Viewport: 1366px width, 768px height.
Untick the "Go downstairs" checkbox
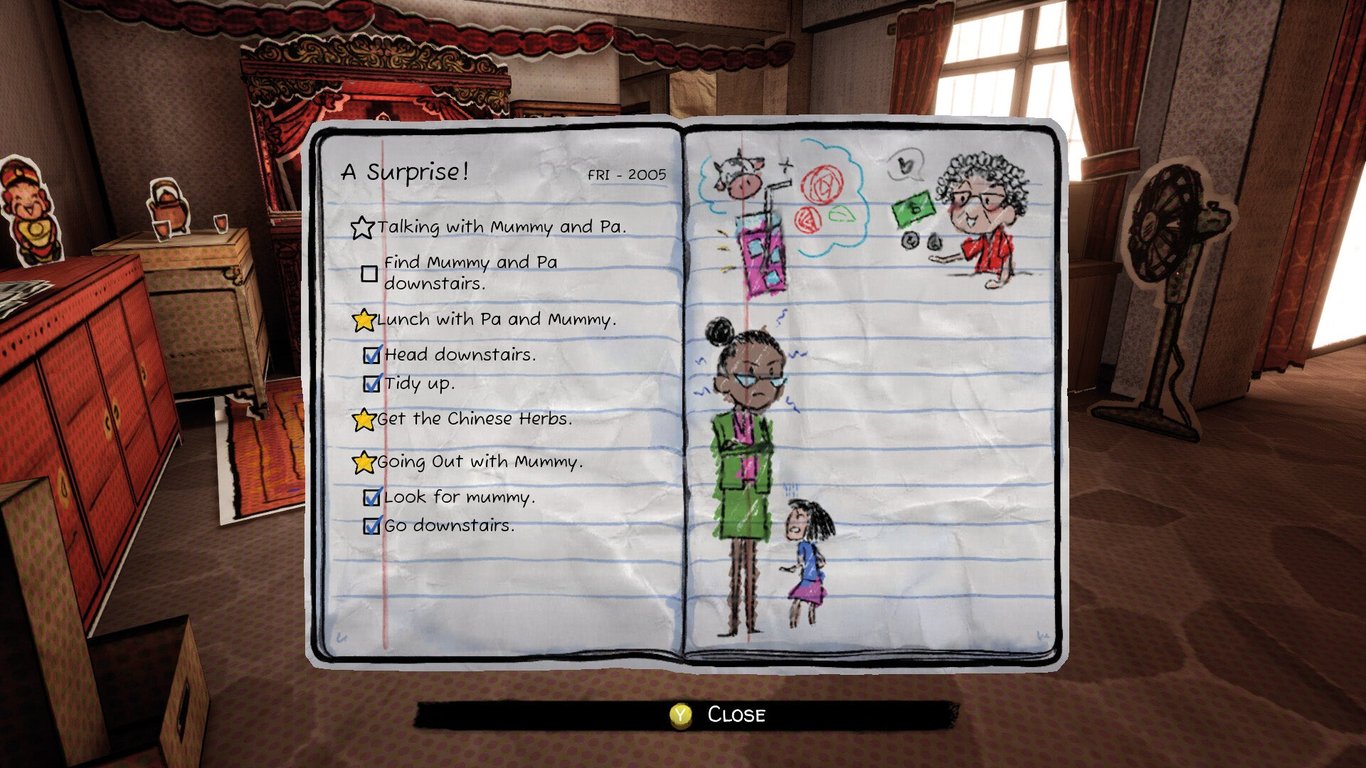click(370, 524)
